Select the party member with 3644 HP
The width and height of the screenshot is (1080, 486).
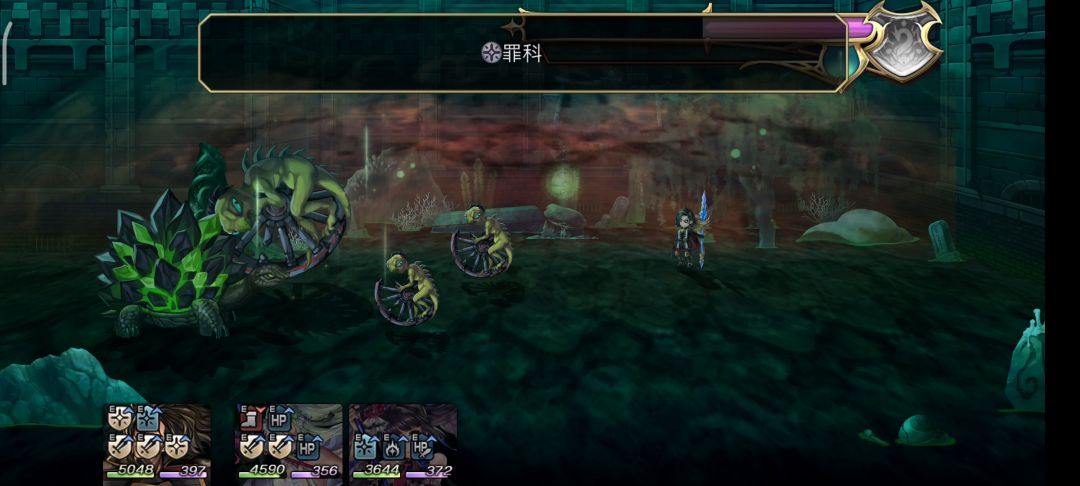pos(403,442)
